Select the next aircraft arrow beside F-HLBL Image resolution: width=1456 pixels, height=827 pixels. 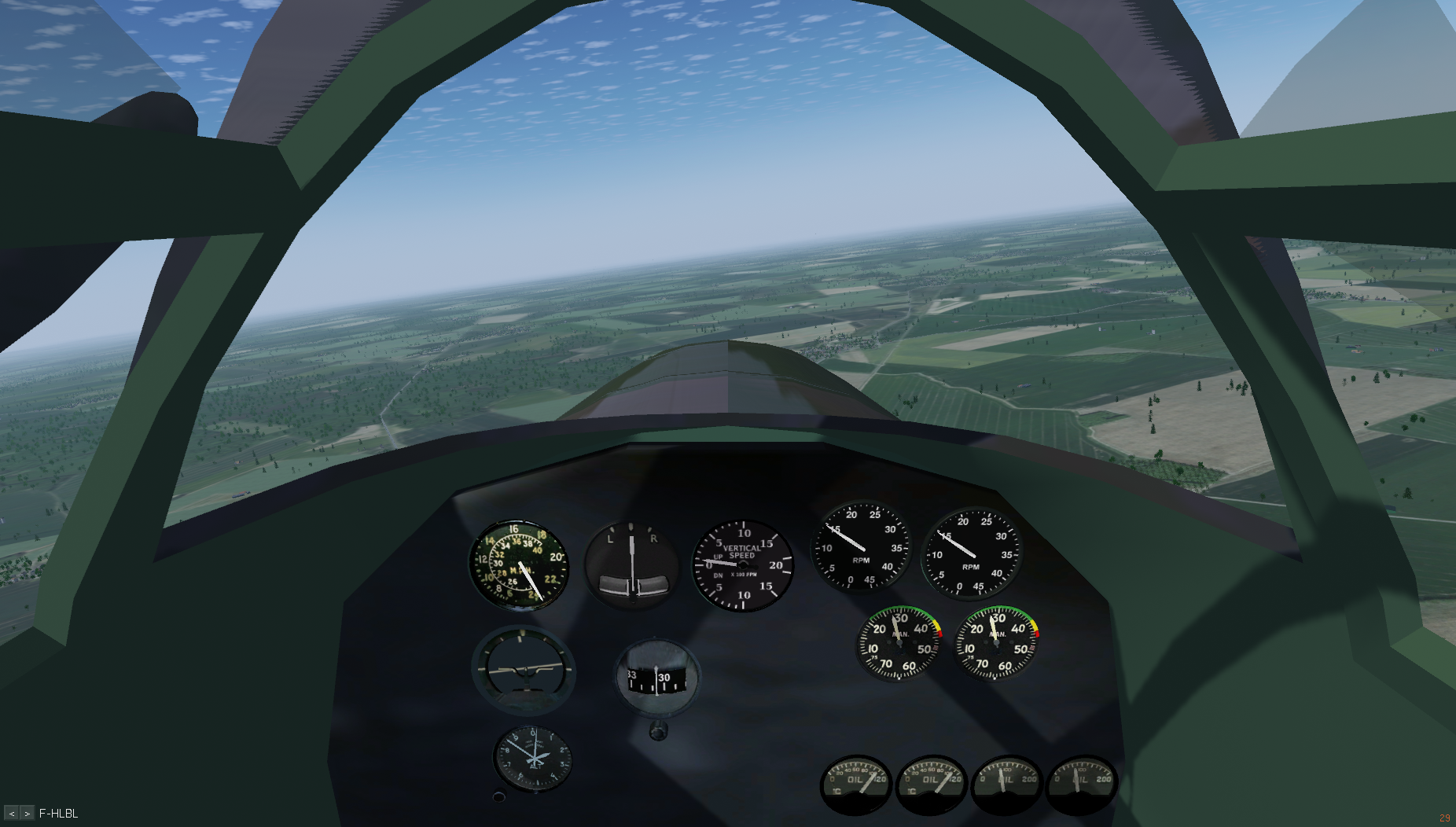point(27,814)
